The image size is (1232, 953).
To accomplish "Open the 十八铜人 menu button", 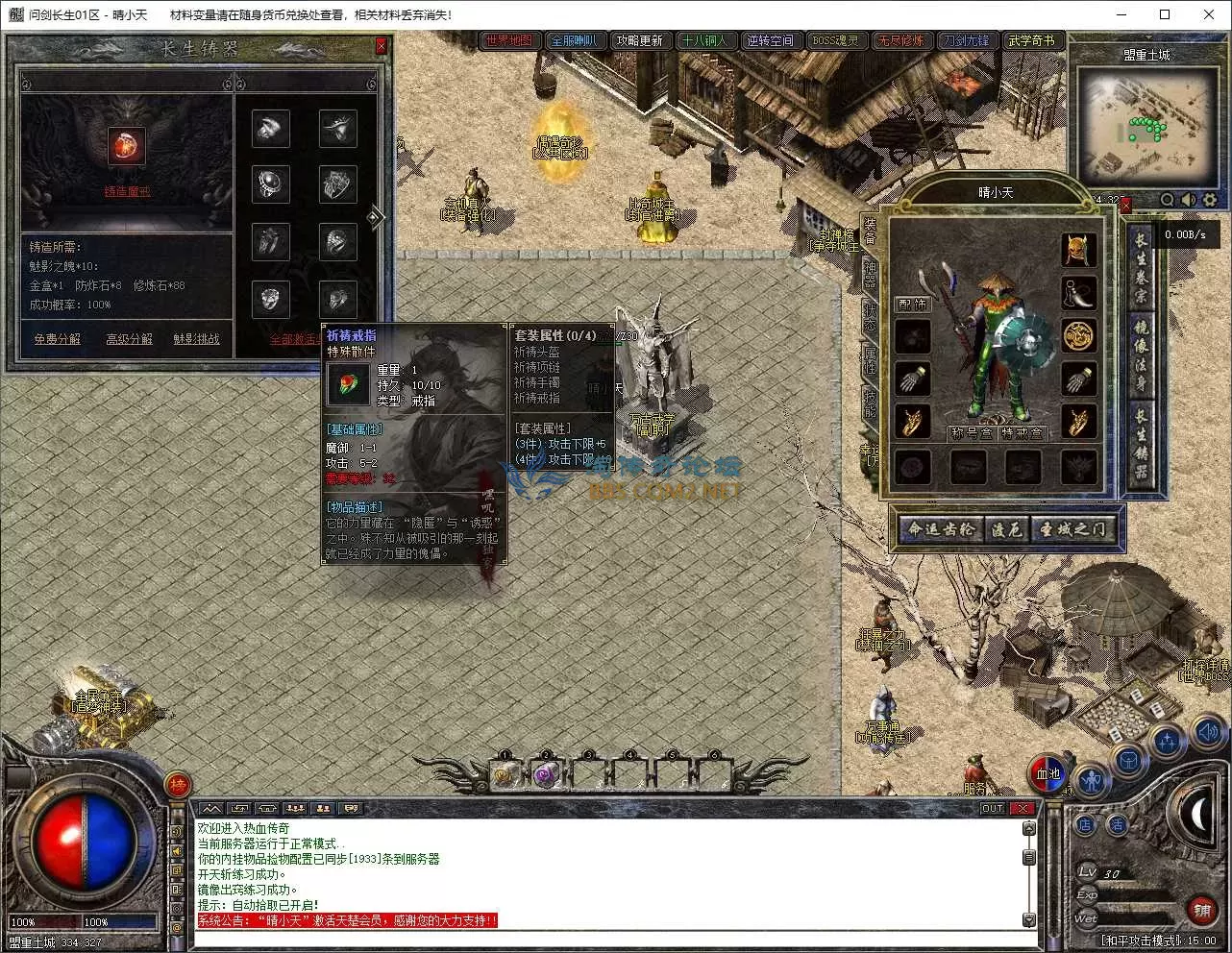I will [x=704, y=40].
